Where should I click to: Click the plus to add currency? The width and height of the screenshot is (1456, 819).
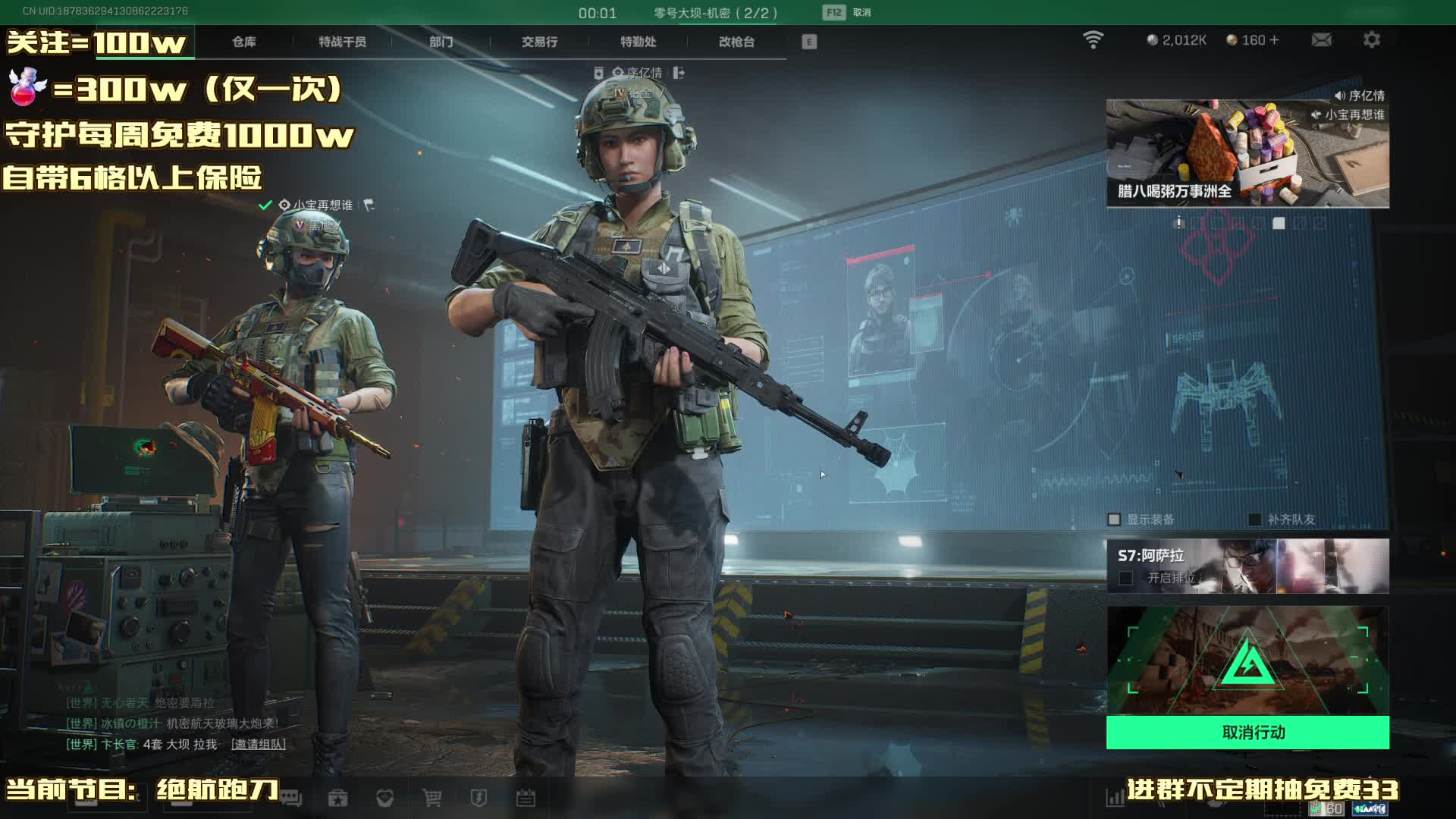coord(1274,40)
